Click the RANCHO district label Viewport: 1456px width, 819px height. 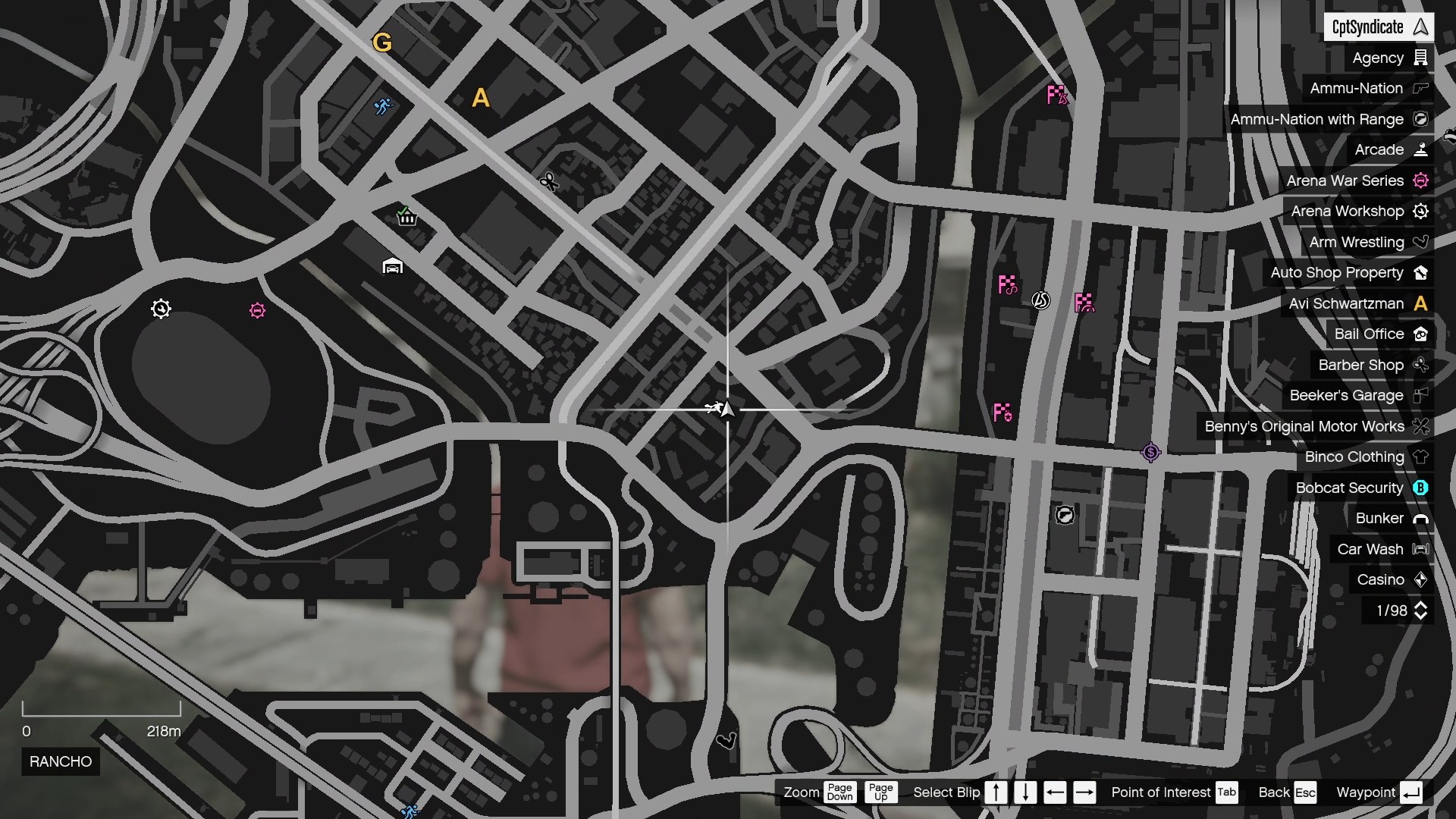[x=60, y=761]
